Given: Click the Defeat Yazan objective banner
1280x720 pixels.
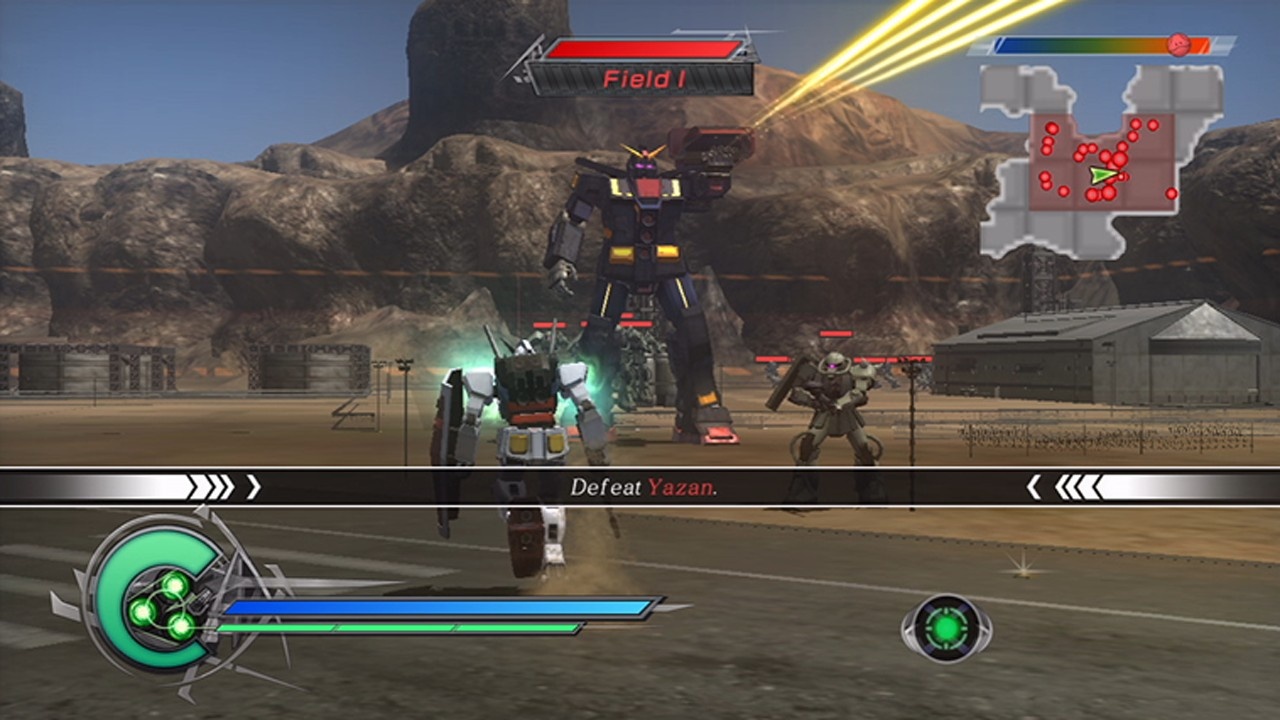Looking at the screenshot, I should [640, 485].
